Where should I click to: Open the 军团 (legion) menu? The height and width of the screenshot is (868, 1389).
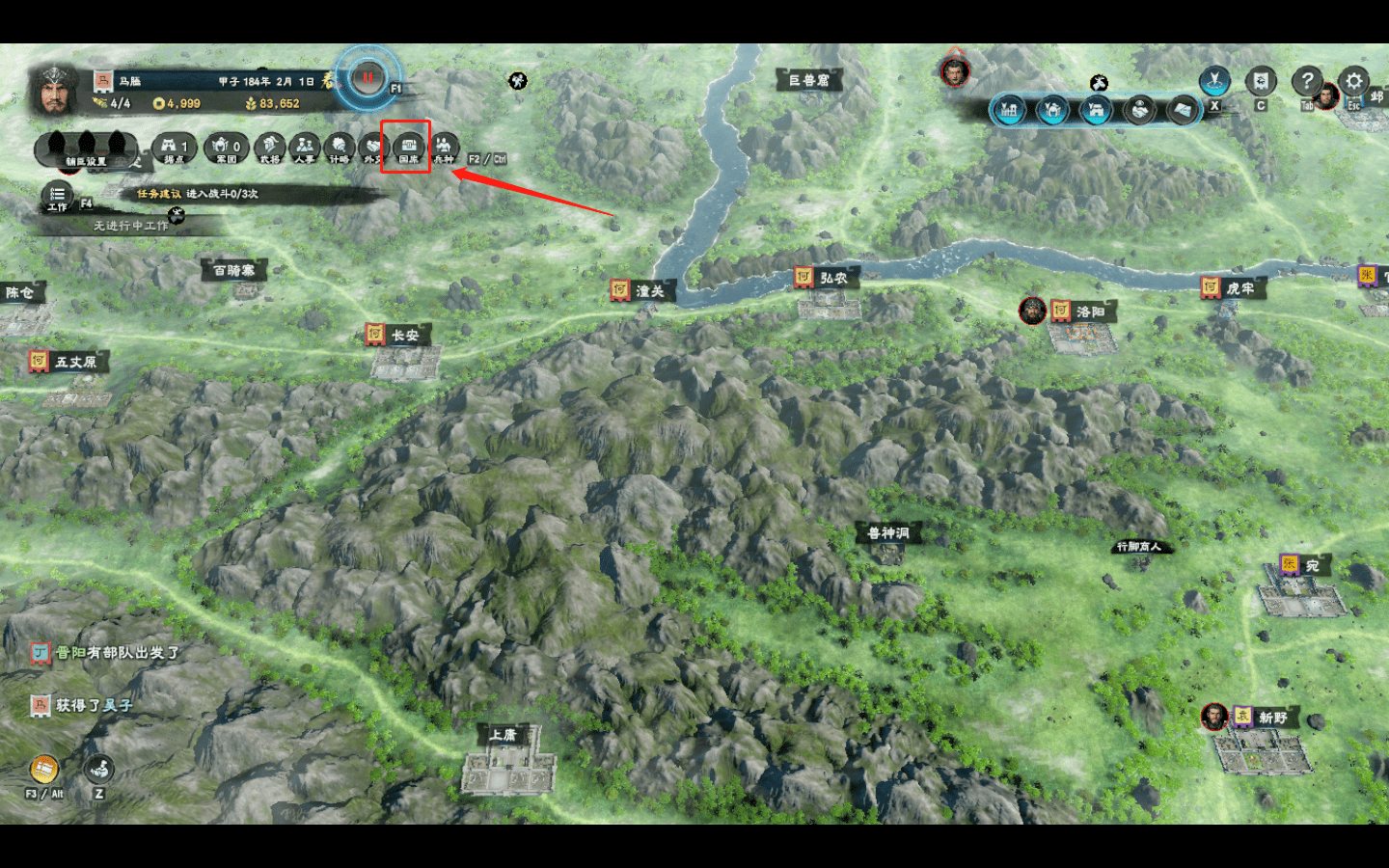point(227,148)
